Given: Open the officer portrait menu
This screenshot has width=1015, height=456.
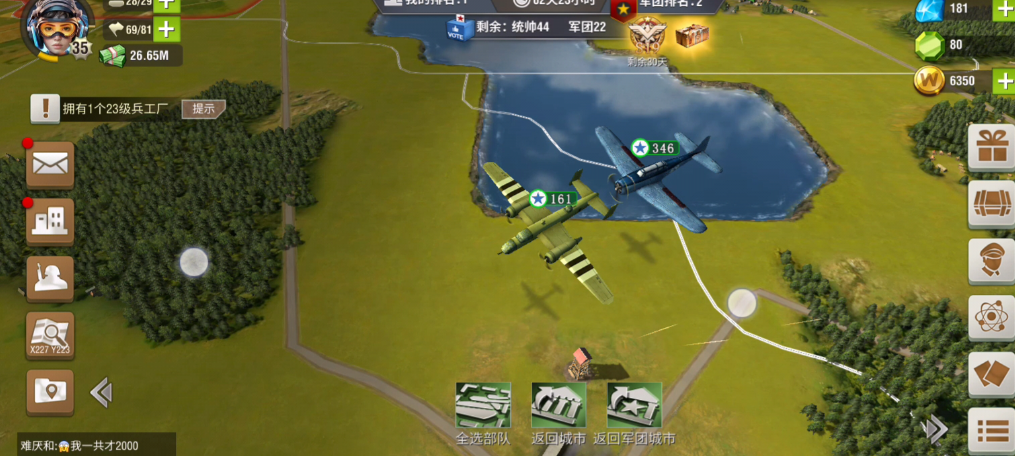Looking at the screenshot, I should (x=992, y=262).
